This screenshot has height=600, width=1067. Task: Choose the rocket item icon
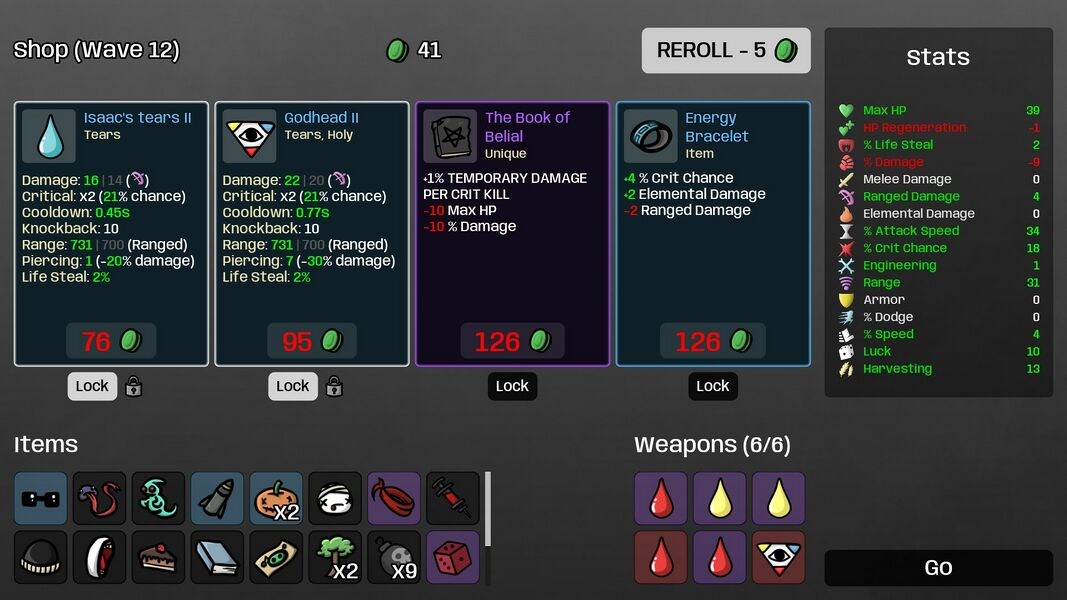coord(217,499)
